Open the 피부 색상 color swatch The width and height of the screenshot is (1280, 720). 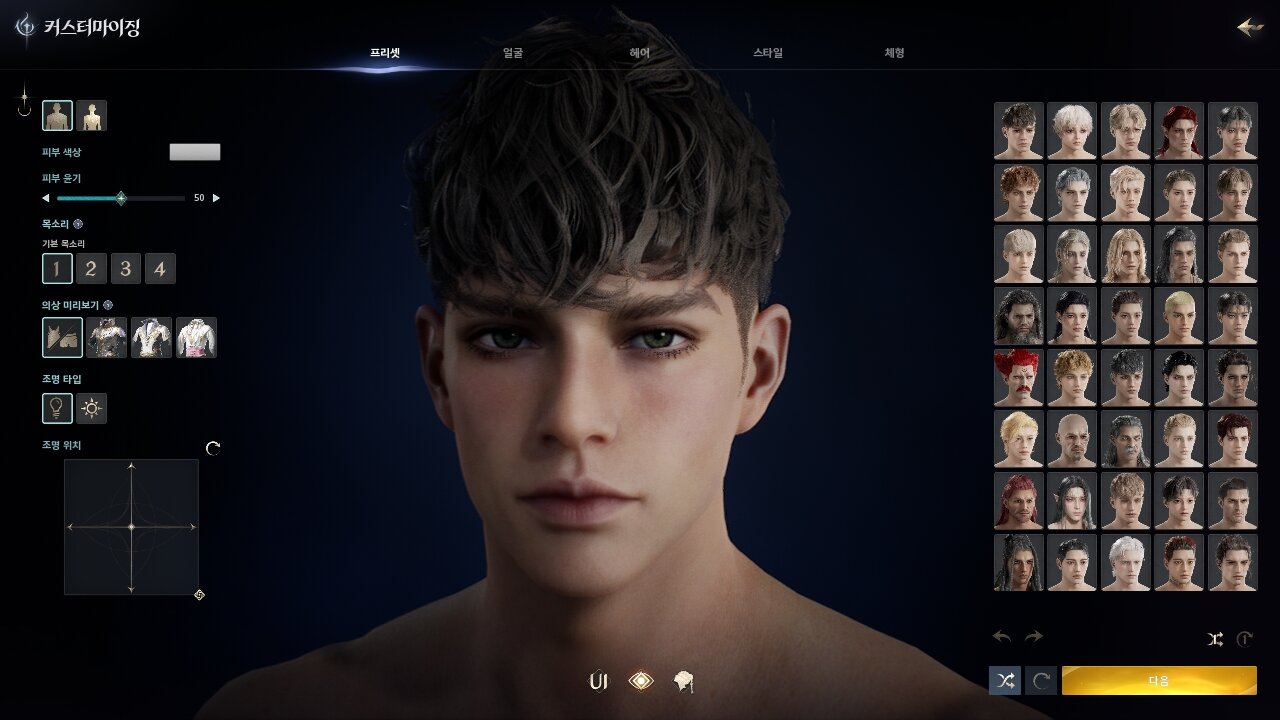pos(195,152)
